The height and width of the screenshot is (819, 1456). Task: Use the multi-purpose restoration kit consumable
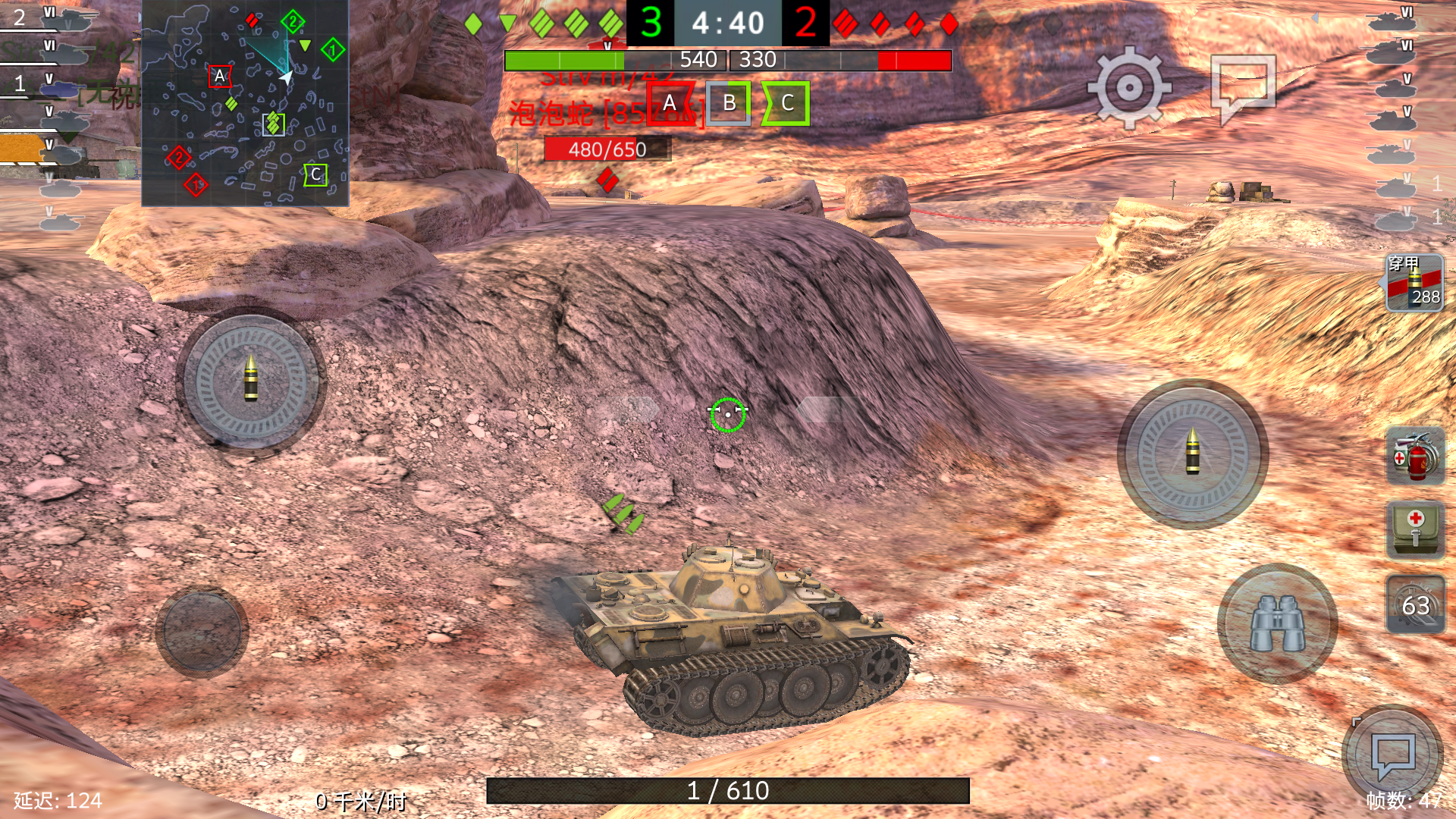click(x=1415, y=455)
